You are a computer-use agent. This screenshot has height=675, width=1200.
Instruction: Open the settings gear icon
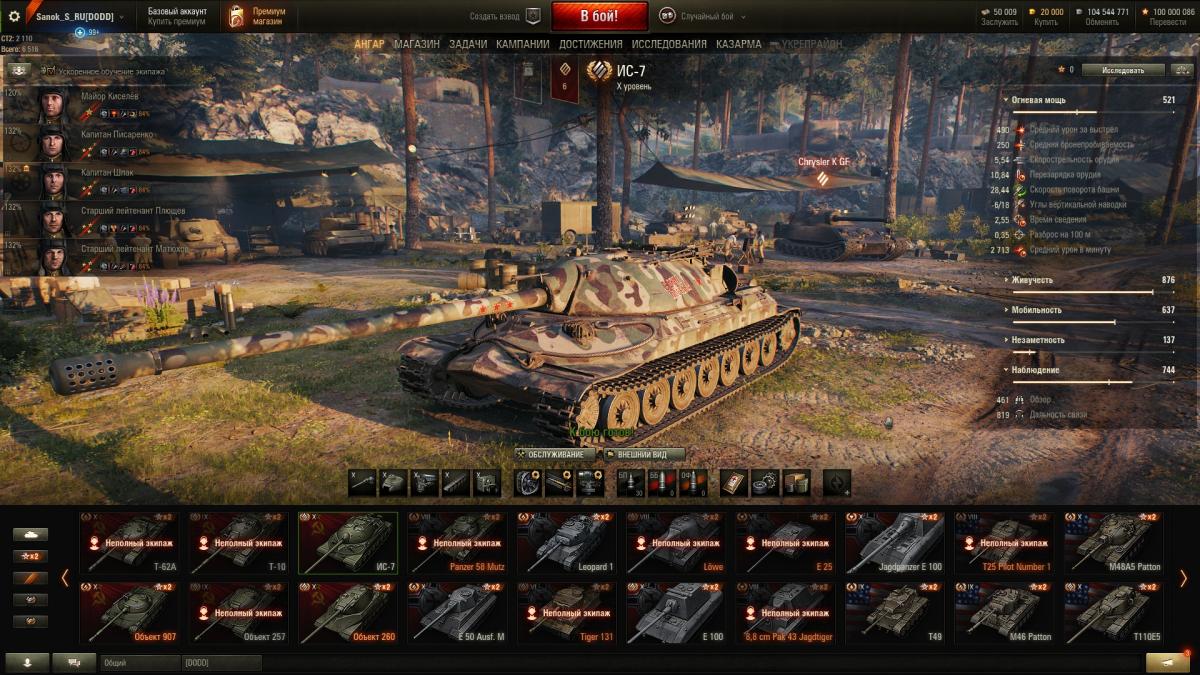click(x=14, y=17)
